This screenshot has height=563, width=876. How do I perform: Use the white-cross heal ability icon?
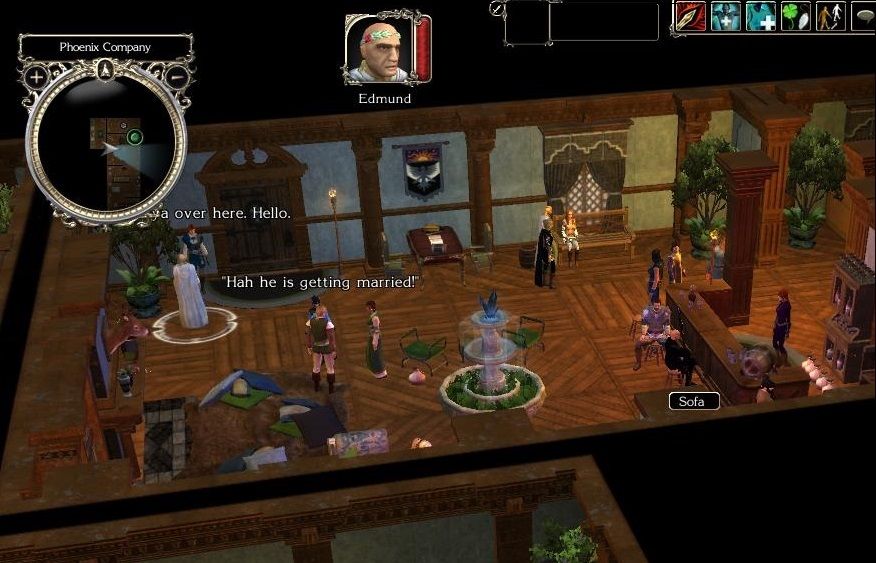[x=760, y=17]
